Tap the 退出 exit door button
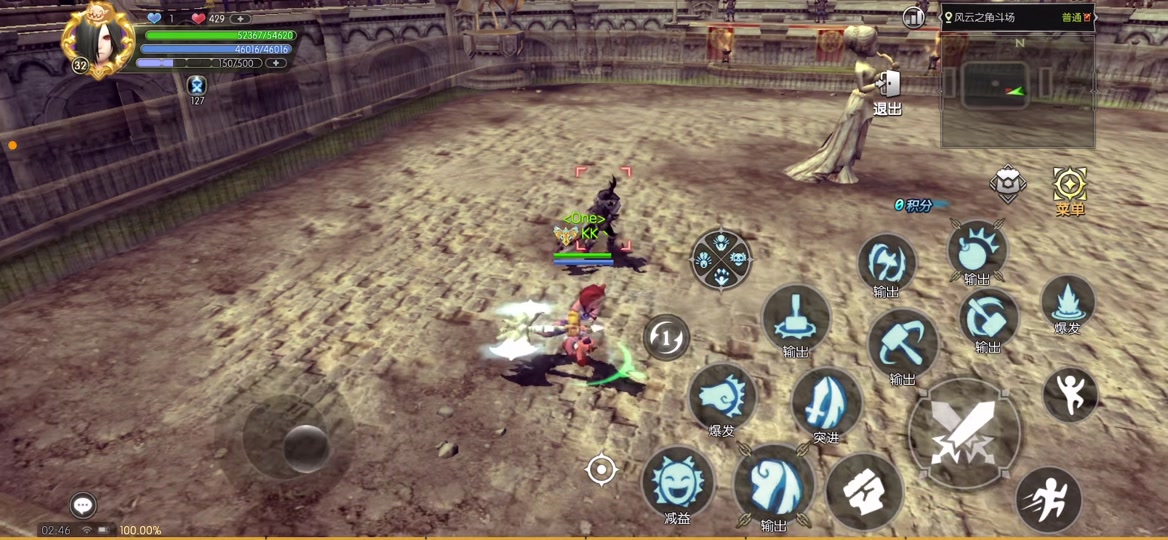 887,92
